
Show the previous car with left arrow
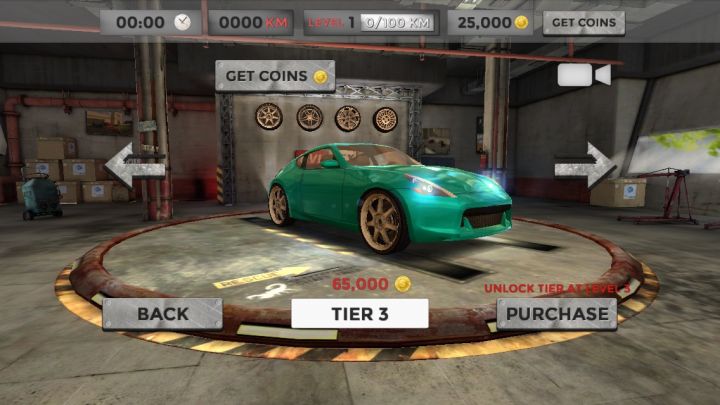(134, 165)
